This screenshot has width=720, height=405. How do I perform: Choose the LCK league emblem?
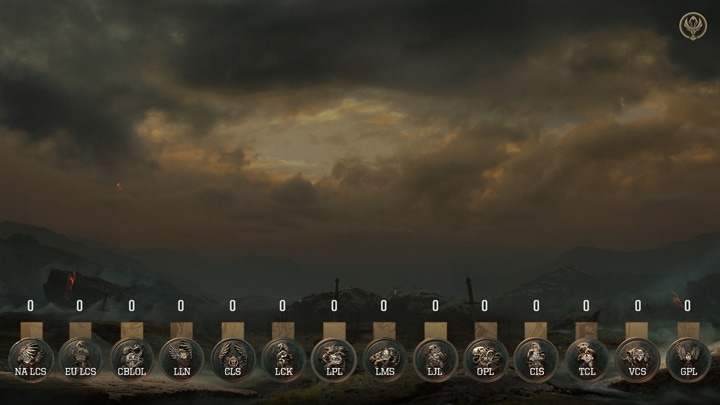pyautogui.click(x=282, y=358)
